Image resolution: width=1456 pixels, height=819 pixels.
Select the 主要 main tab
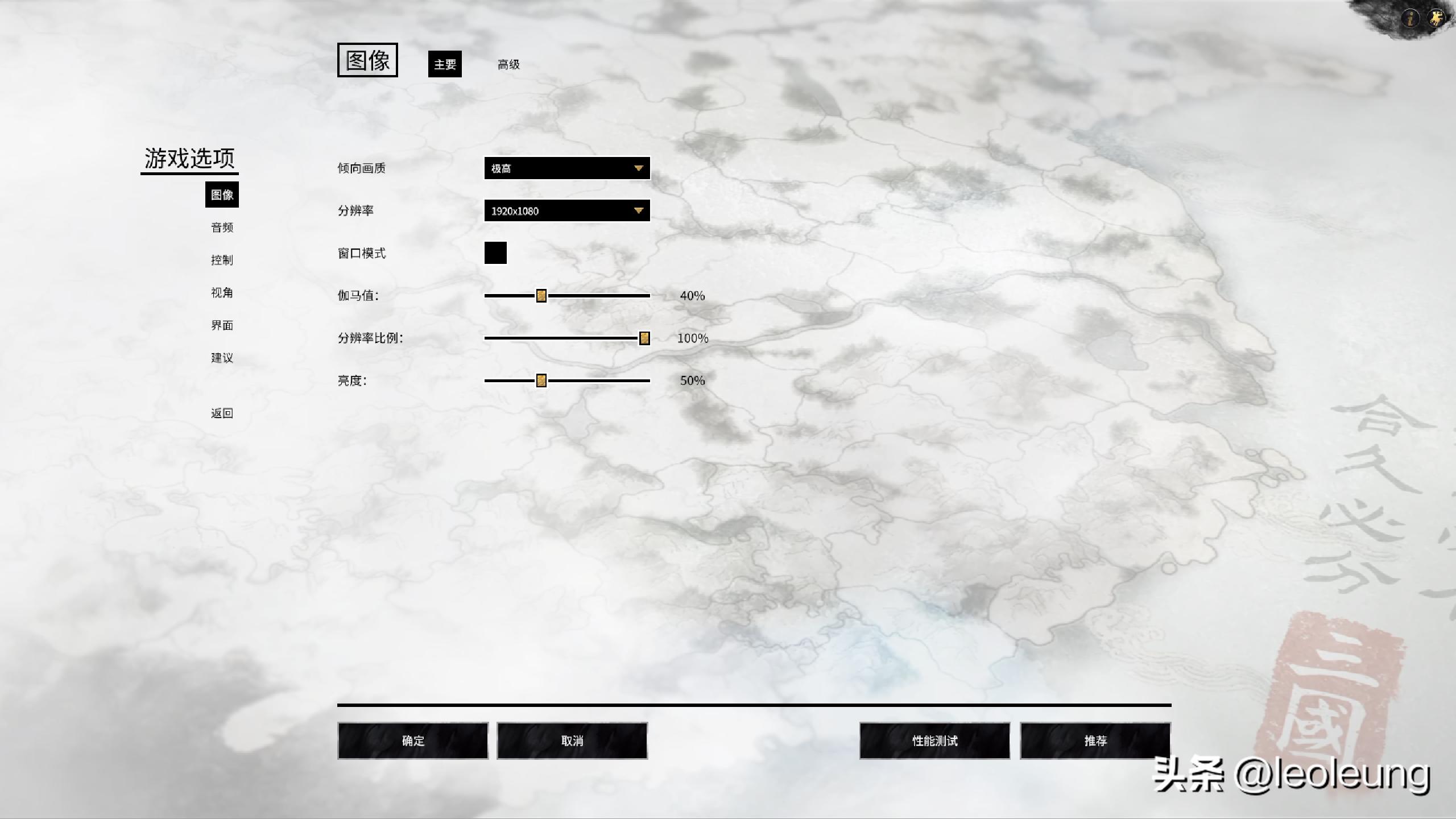445,64
